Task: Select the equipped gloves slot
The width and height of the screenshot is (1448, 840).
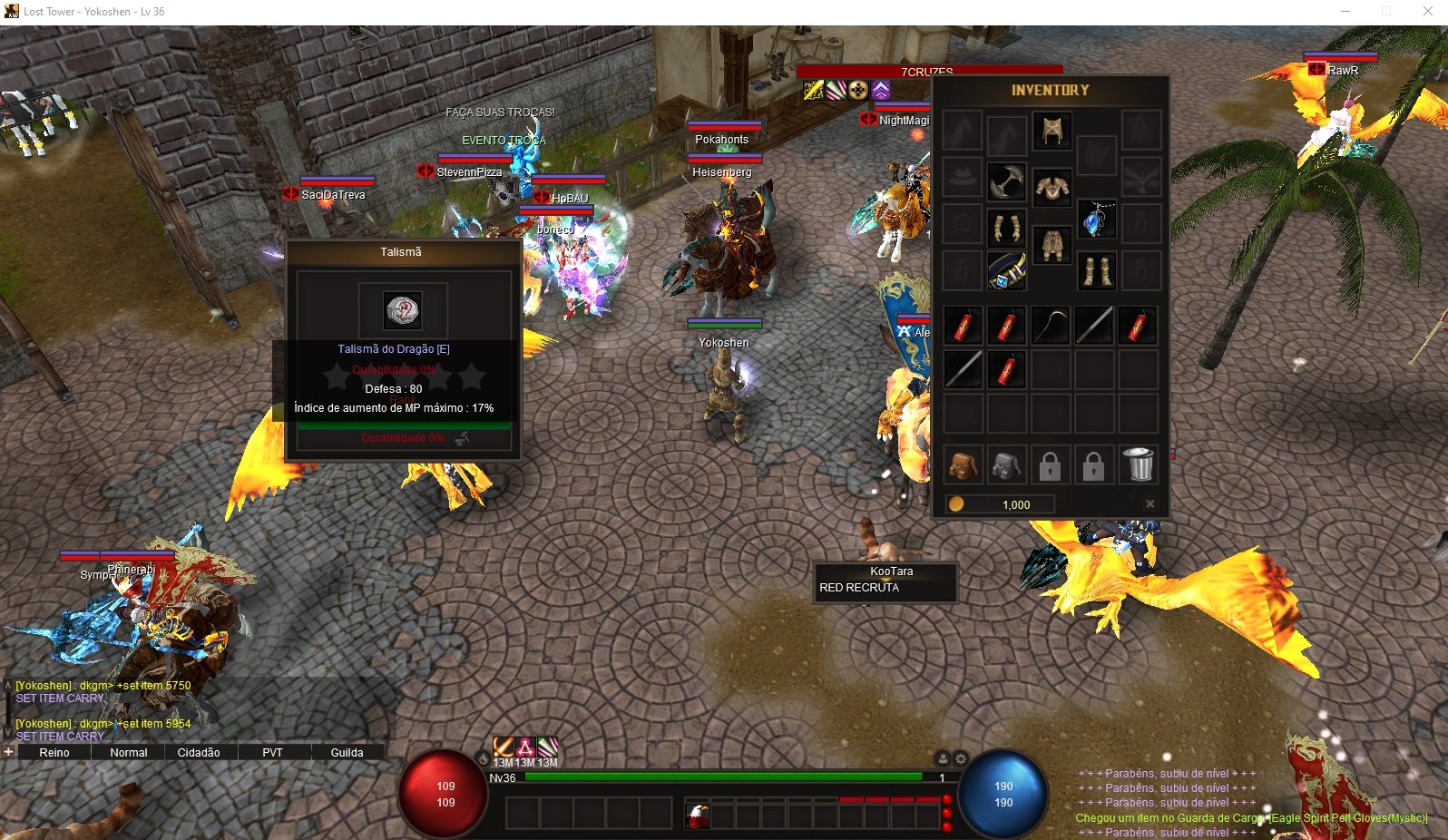Action: point(1005,227)
